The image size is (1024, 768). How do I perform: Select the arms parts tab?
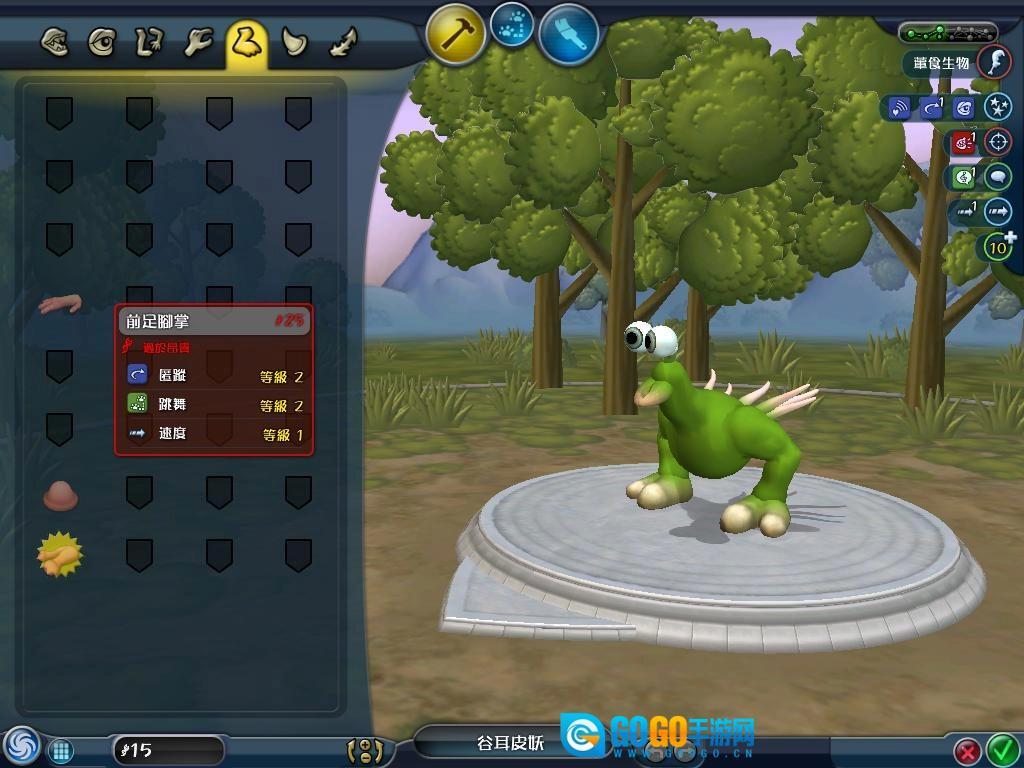[x=150, y=43]
